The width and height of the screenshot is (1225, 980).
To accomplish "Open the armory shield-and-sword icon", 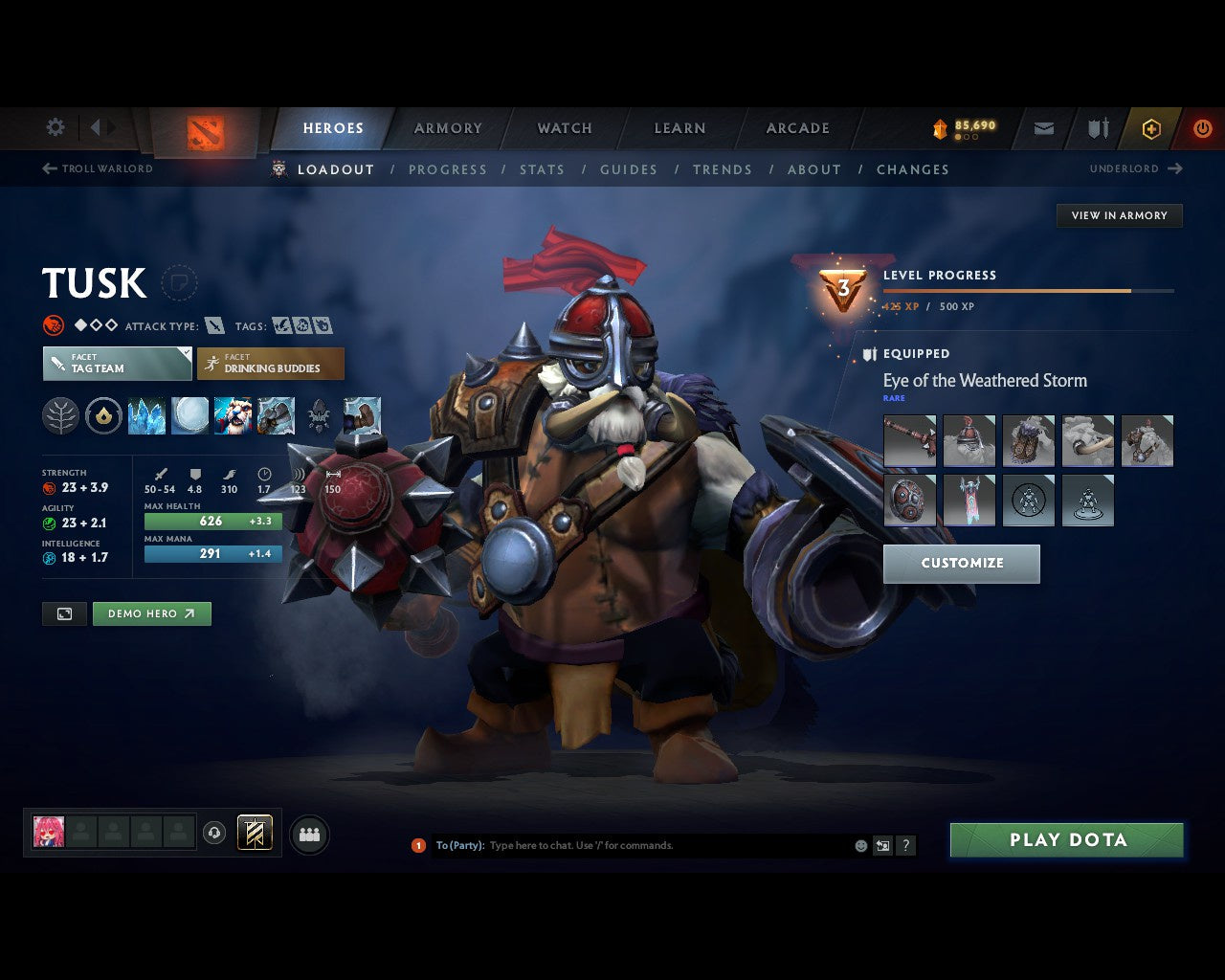I will pyautogui.click(x=1097, y=128).
